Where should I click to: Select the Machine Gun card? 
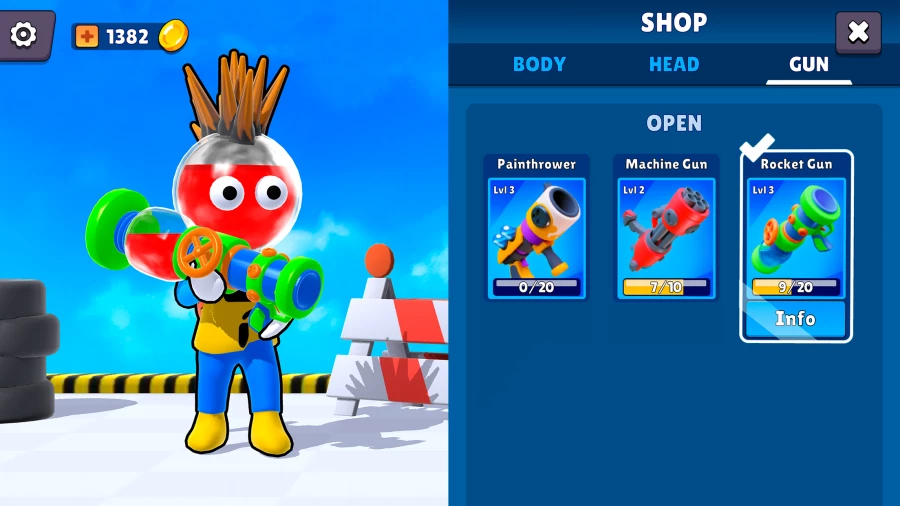click(x=666, y=228)
